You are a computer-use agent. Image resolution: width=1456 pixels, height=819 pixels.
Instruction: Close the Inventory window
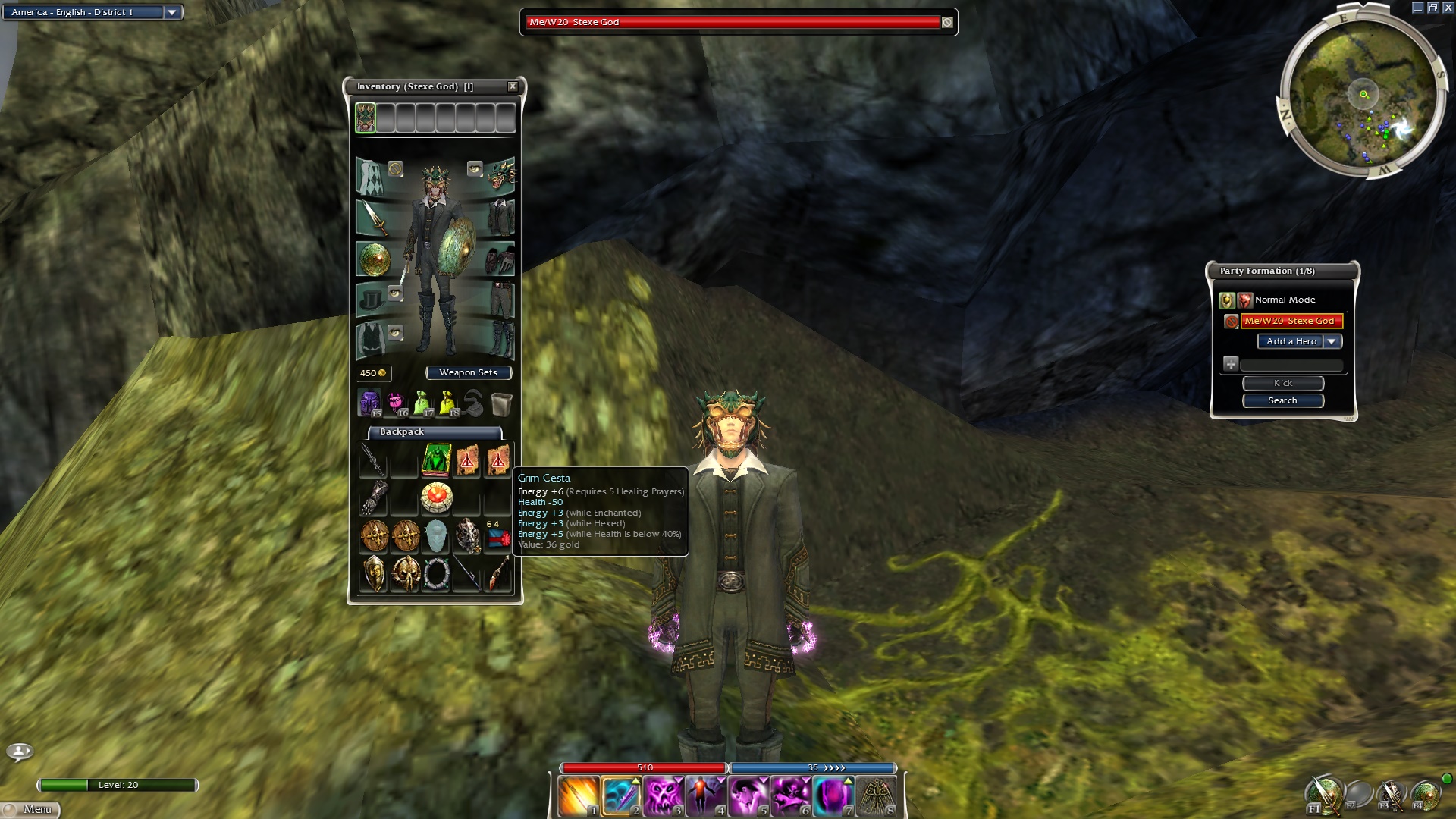(513, 86)
